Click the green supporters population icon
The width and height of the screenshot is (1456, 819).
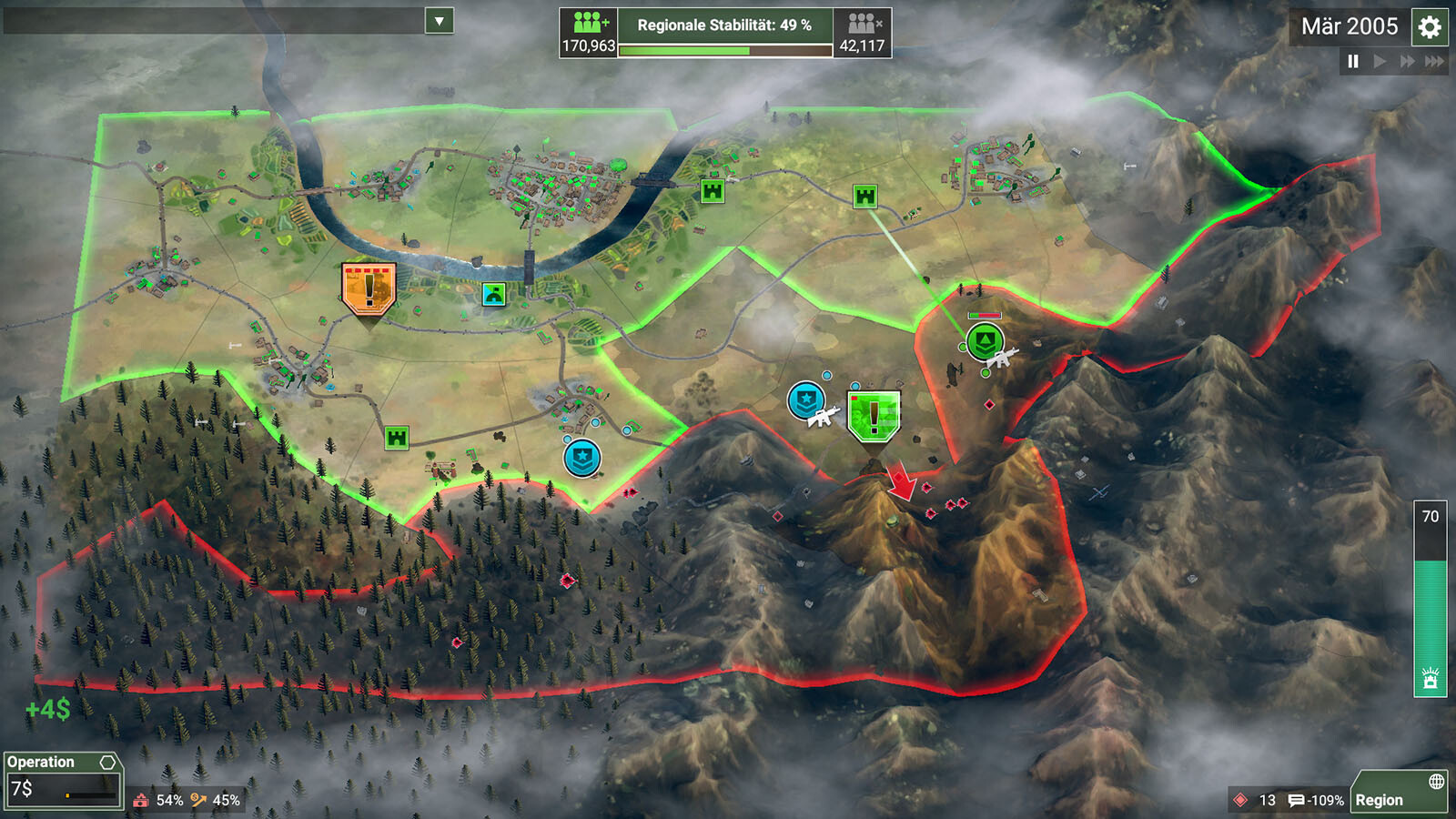[x=589, y=23]
